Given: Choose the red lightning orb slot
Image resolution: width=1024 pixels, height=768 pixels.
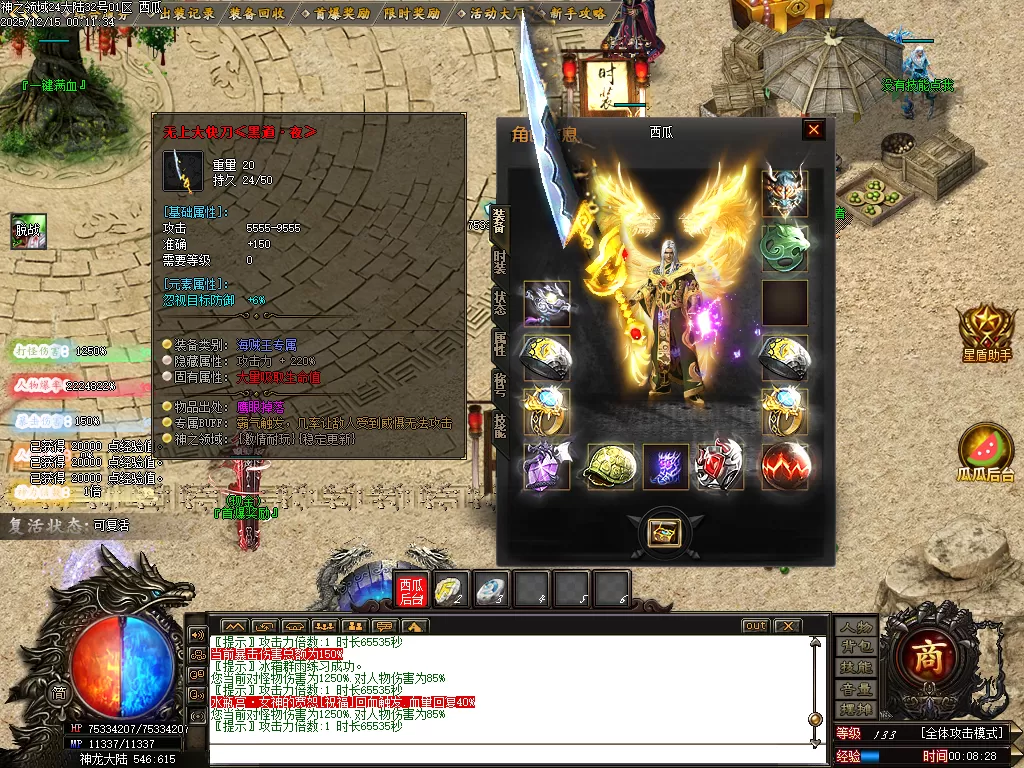Looking at the screenshot, I should click(785, 466).
